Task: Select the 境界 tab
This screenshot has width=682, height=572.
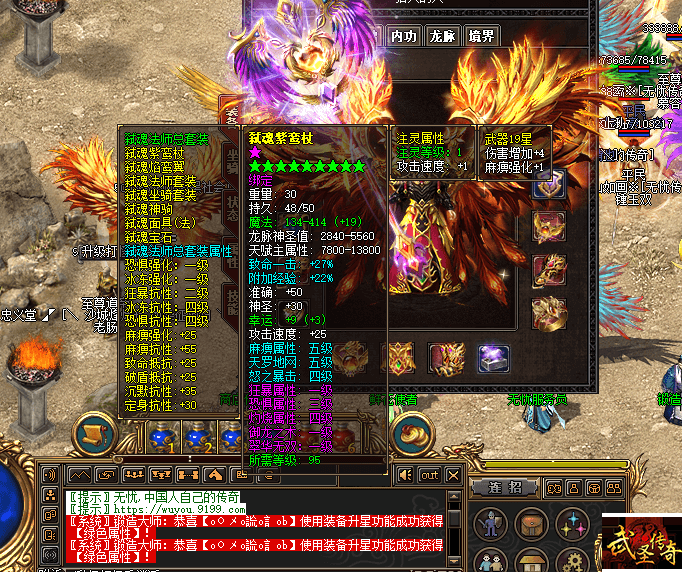Action: pos(481,36)
